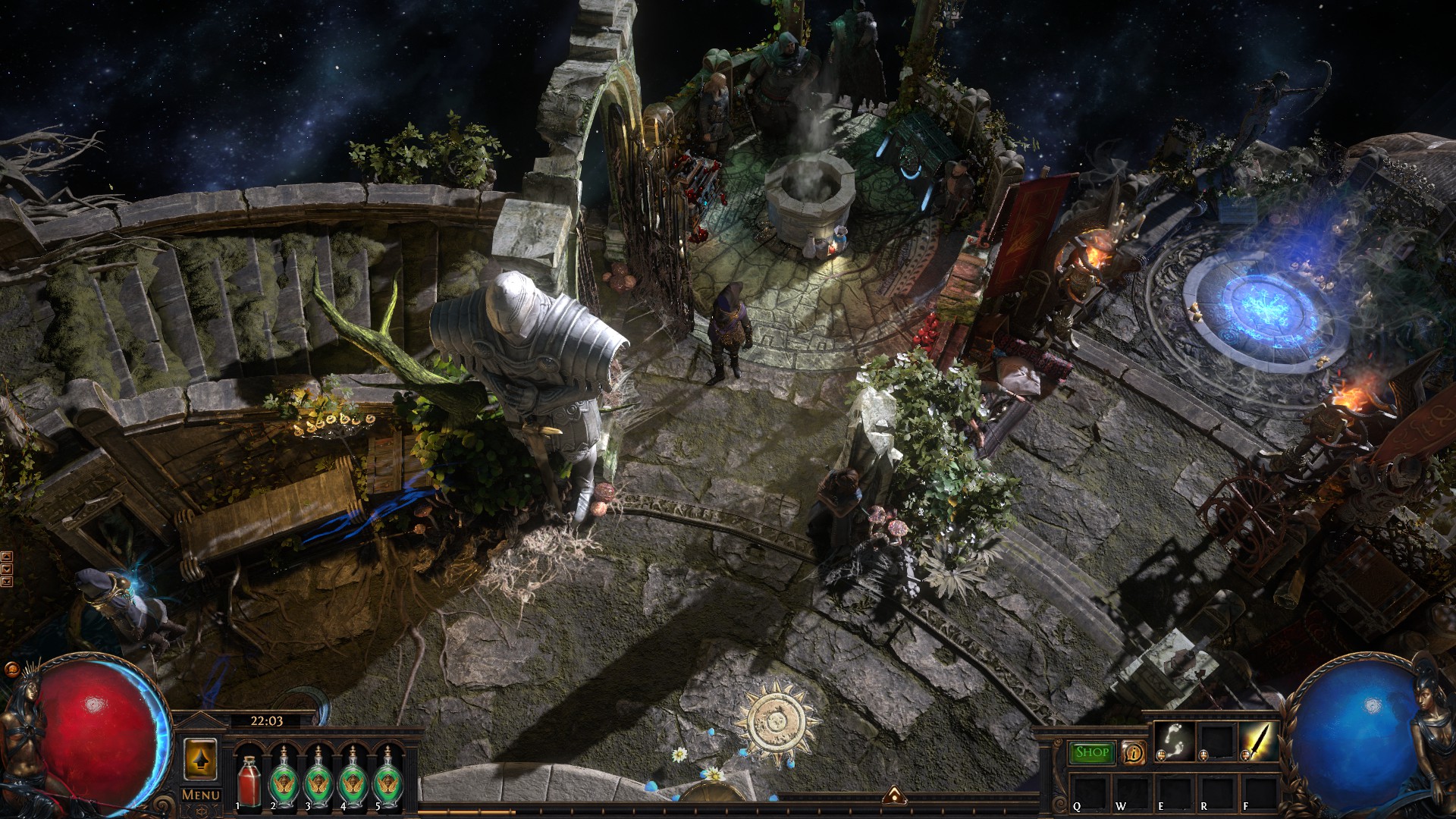Use the green flask in slot 5
This screenshot has width=1456, height=819.
(388, 780)
